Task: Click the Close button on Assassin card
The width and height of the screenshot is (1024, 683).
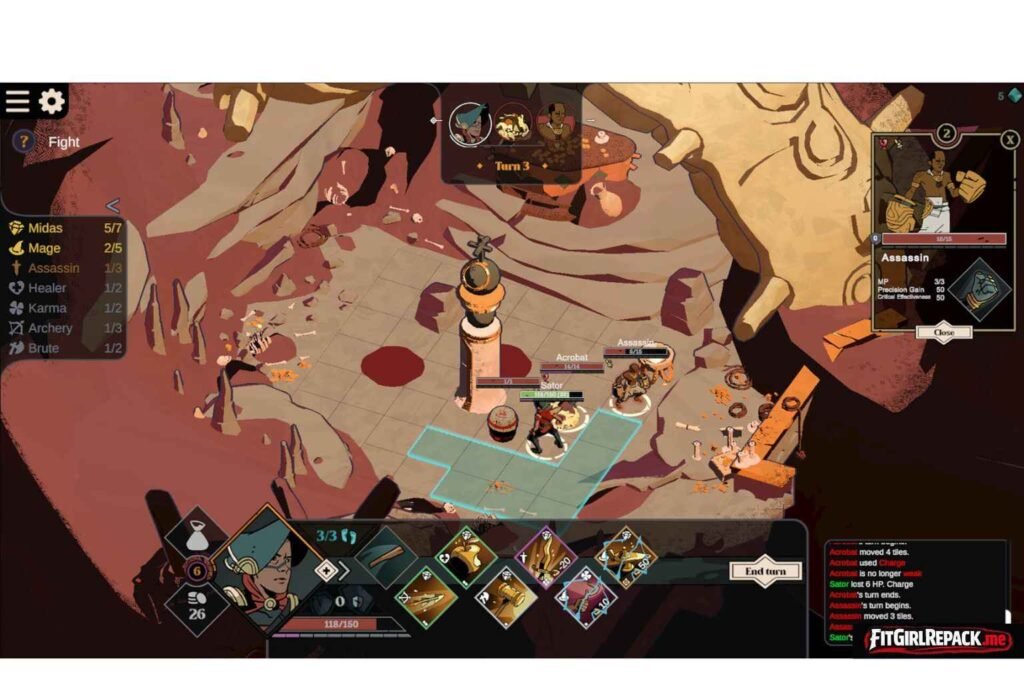Action: pyautogui.click(x=944, y=332)
